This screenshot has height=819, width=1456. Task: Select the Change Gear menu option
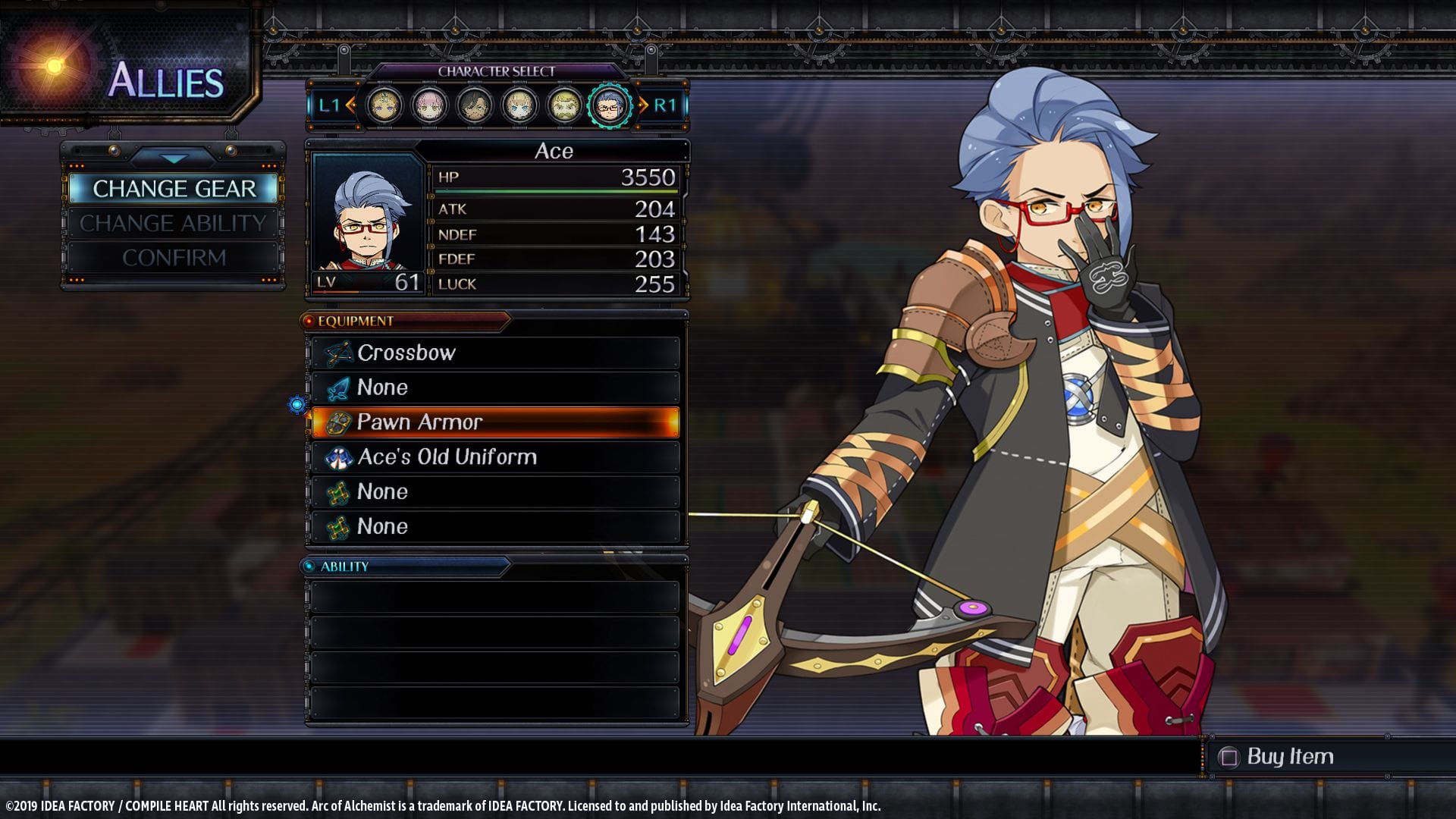174,189
